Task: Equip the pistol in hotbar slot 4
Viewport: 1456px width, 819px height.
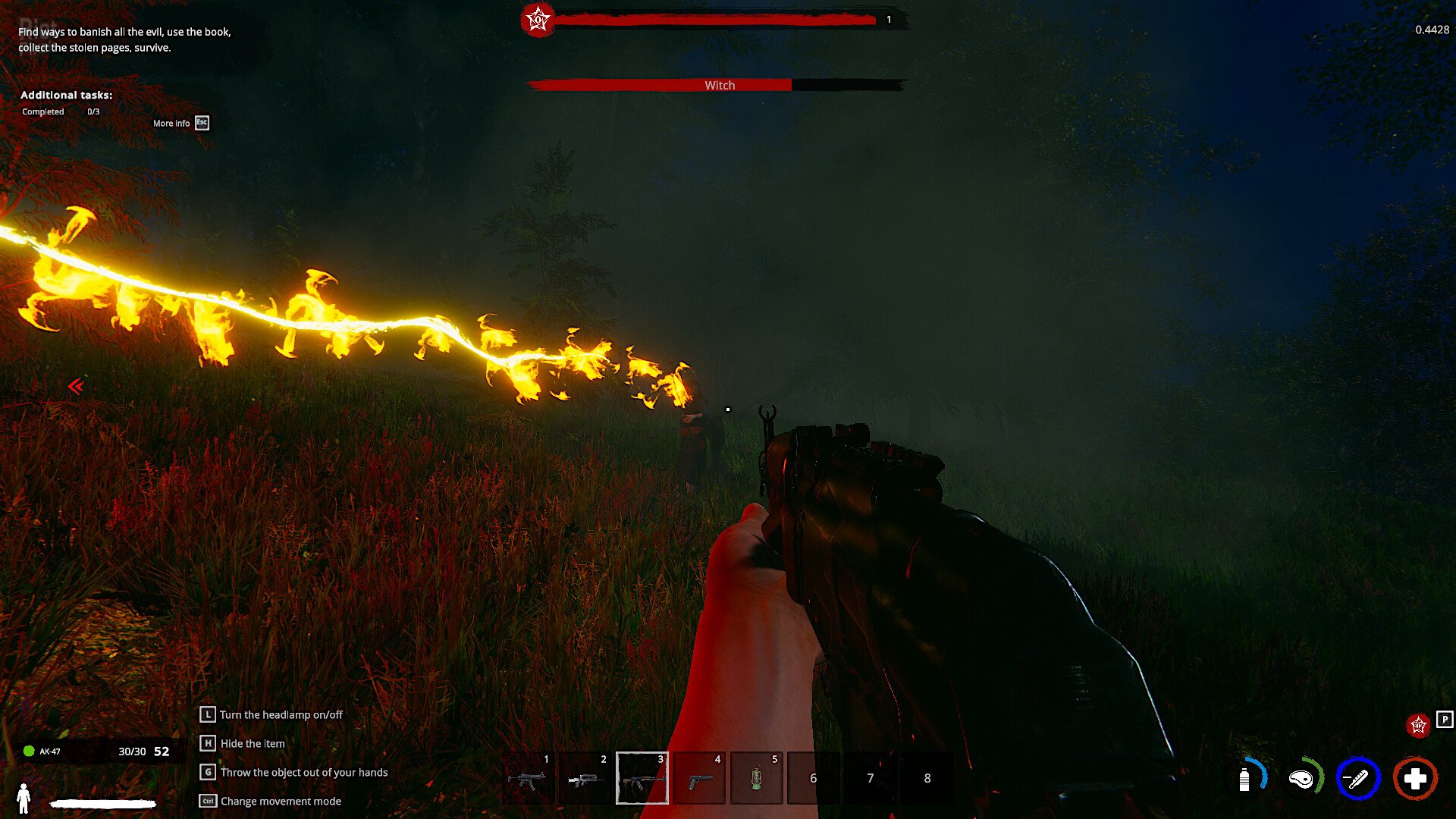Action: [698, 778]
